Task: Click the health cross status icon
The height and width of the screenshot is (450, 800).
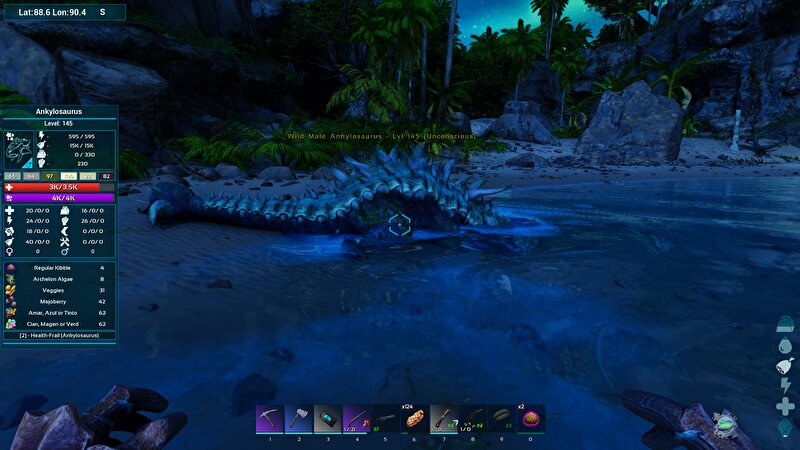Action: [x=785, y=406]
